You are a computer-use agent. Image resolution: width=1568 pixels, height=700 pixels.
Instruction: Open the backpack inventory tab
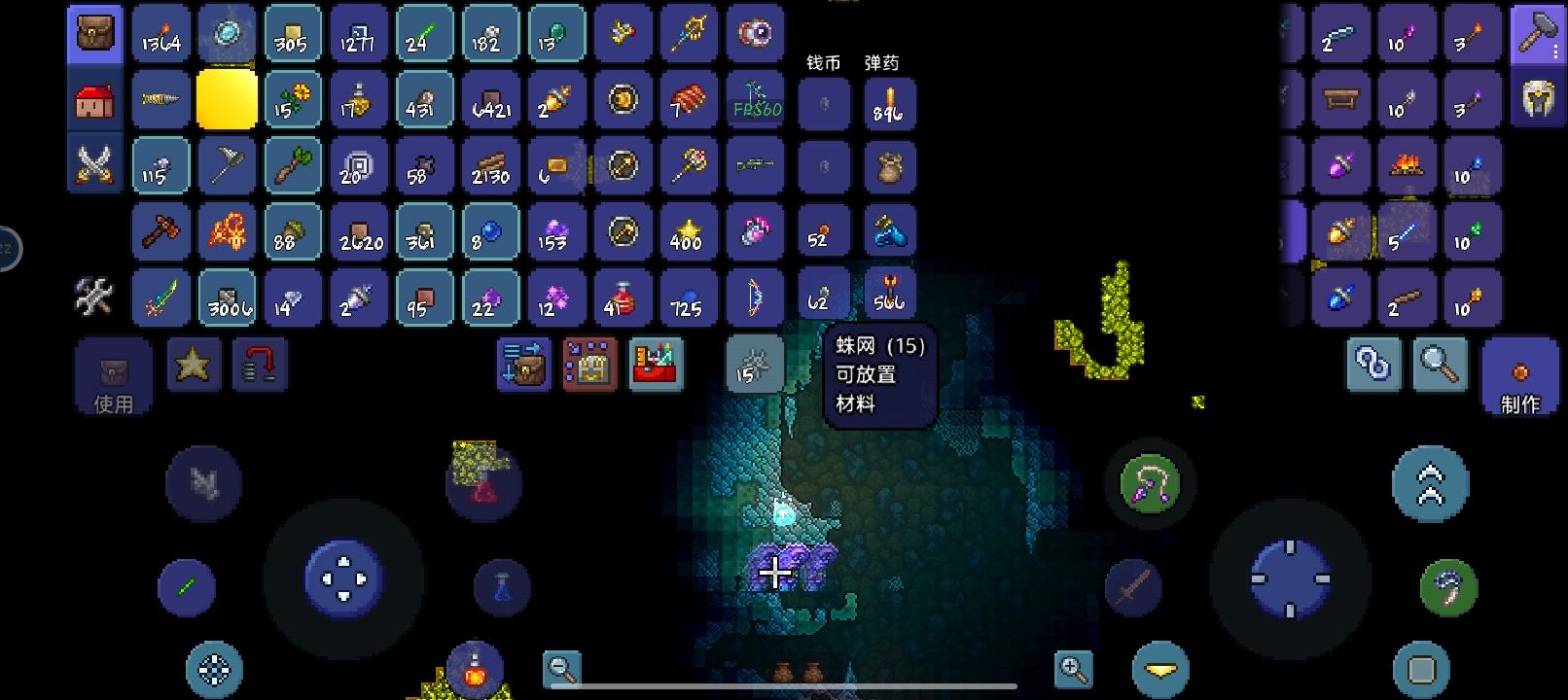pyautogui.click(x=94, y=32)
